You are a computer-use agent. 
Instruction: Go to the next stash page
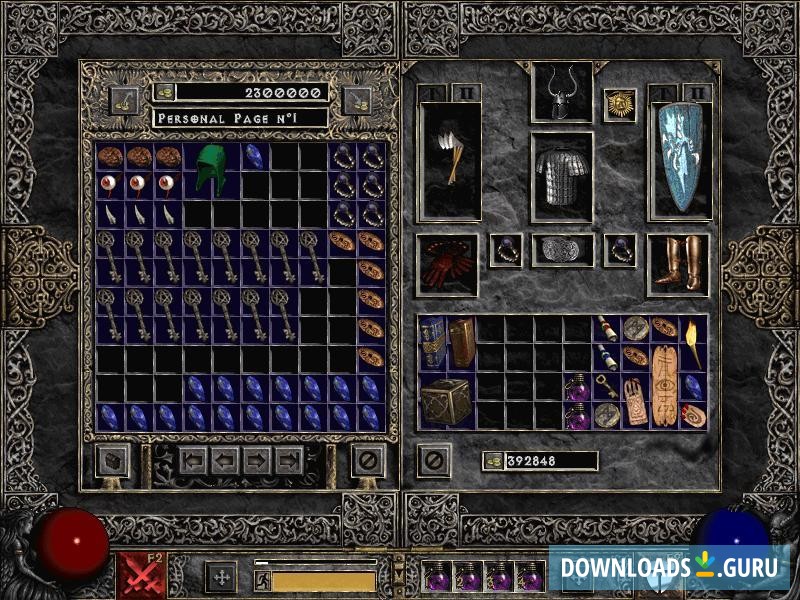point(259,461)
